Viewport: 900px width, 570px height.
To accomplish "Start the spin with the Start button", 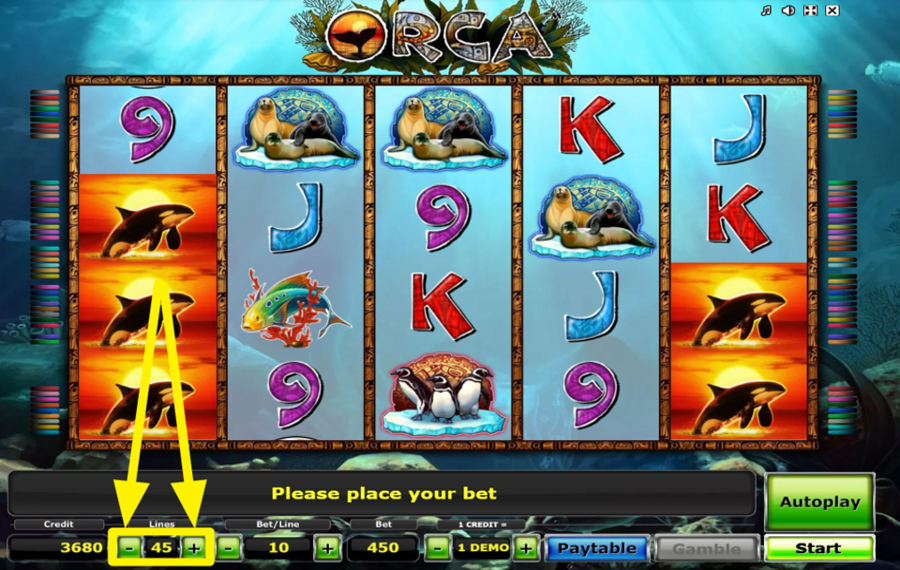I will (818, 548).
